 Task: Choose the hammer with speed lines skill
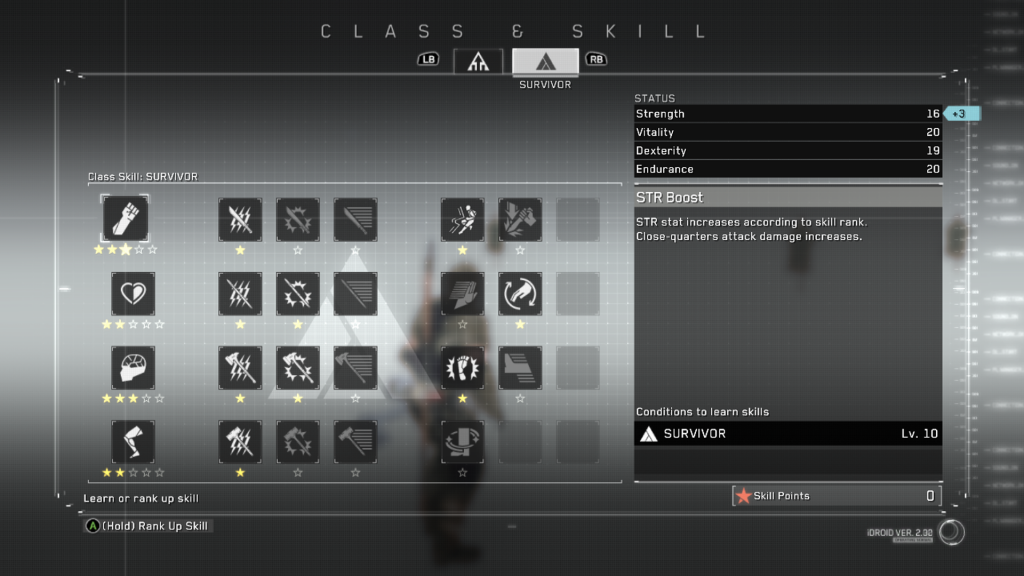click(x=355, y=442)
